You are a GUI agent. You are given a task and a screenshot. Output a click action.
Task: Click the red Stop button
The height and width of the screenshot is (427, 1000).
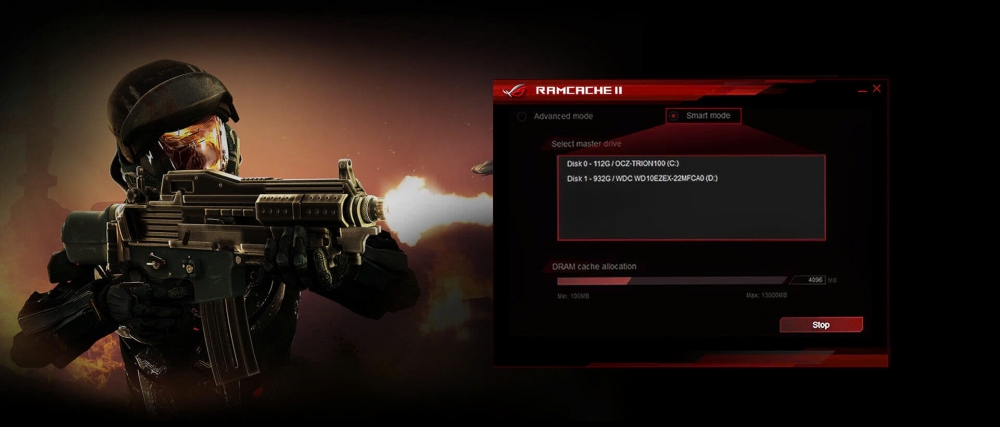tap(820, 325)
